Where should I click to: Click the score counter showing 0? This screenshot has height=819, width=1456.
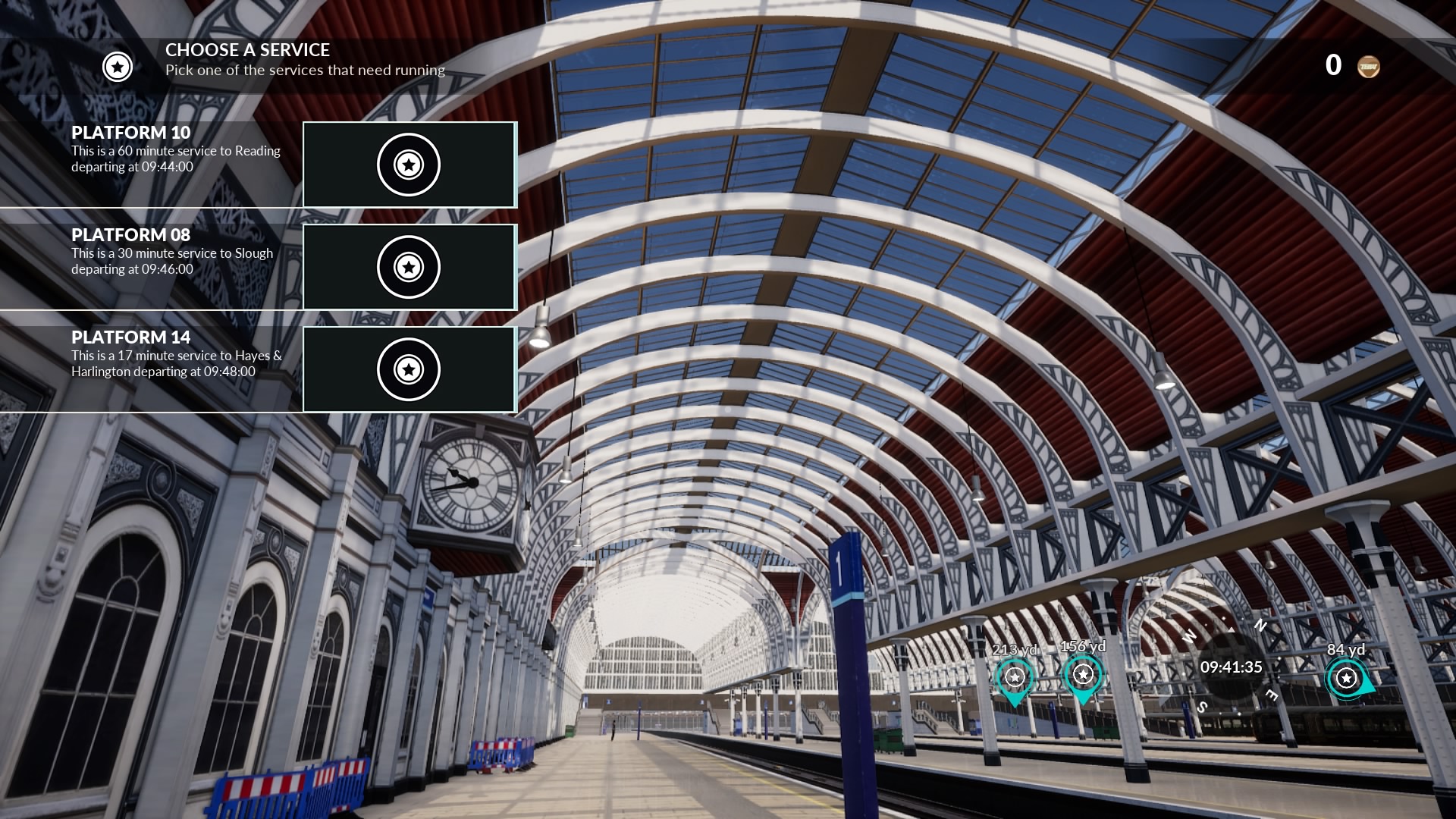coord(1333,65)
